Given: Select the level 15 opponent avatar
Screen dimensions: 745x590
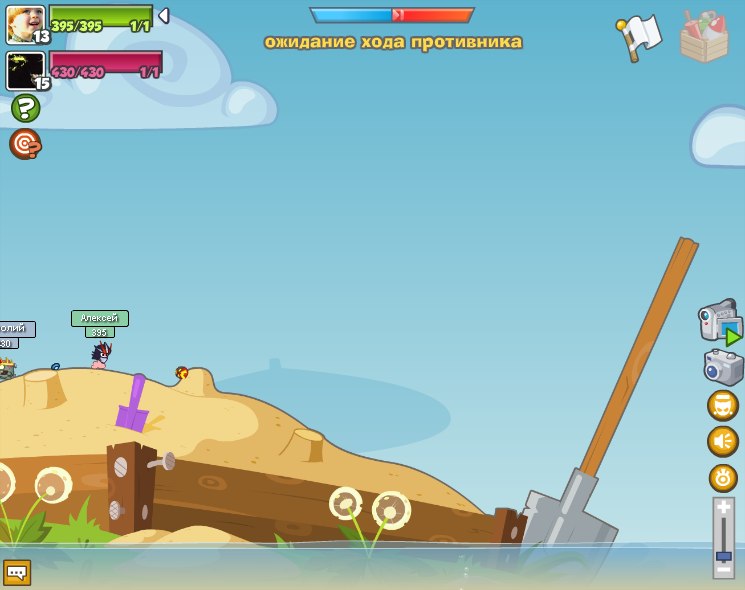Looking at the screenshot, I should [x=25, y=70].
